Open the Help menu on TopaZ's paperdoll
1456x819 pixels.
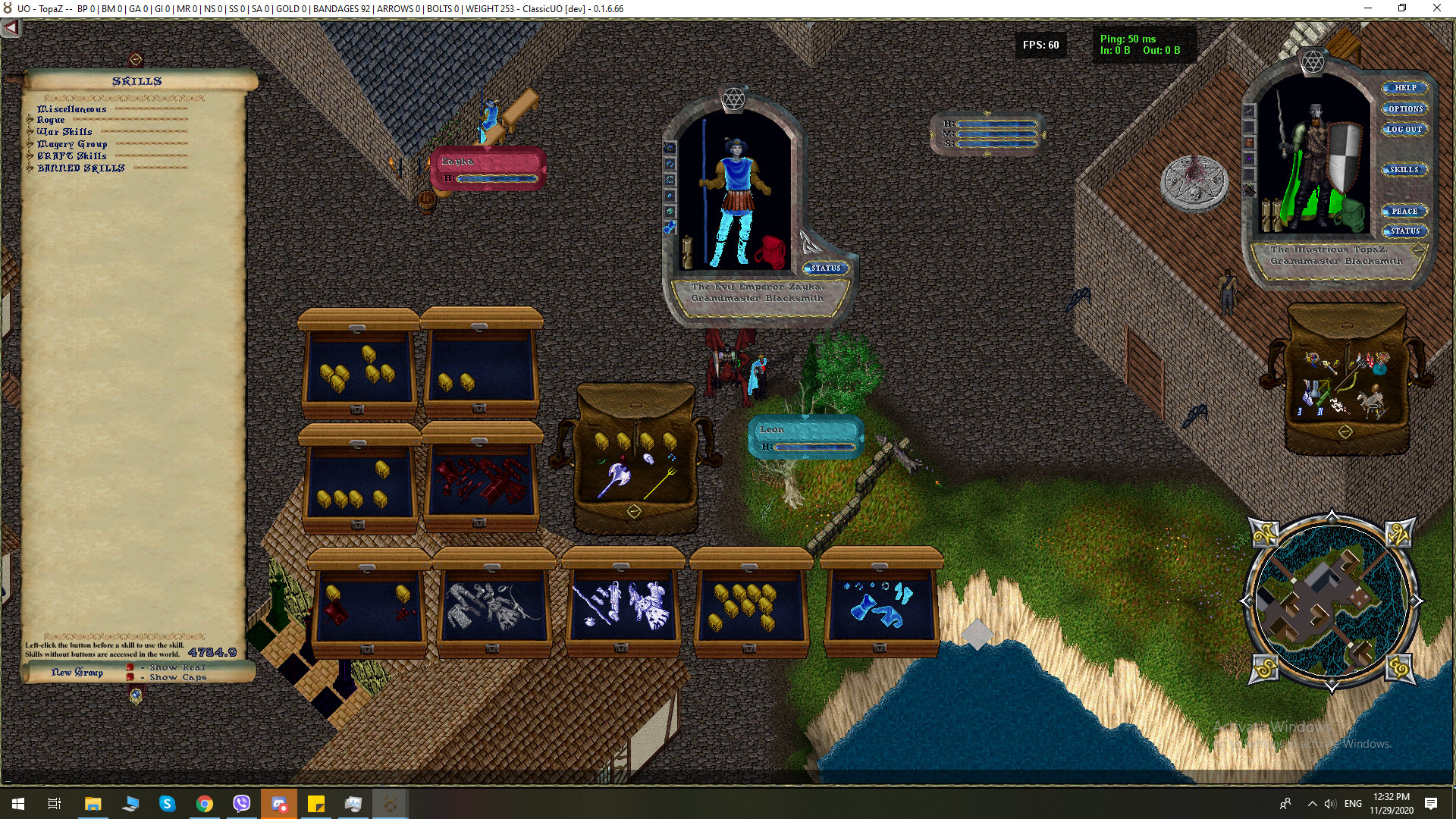pyautogui.click(x=1404, y=88)
